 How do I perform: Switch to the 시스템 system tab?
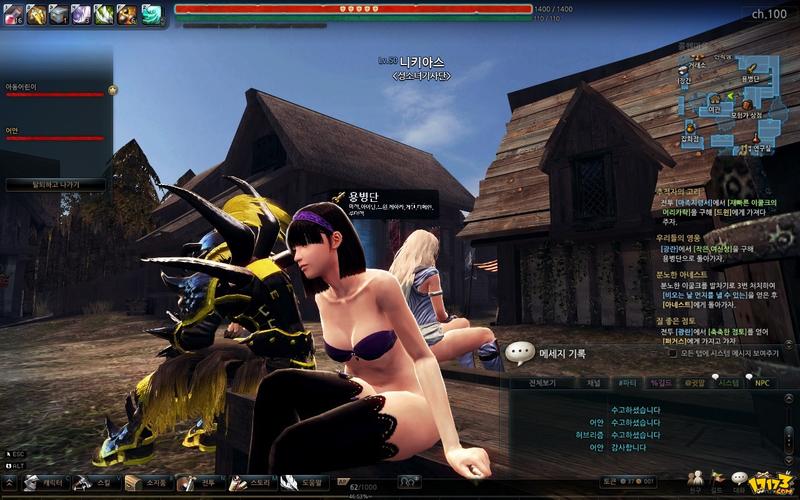729,382
